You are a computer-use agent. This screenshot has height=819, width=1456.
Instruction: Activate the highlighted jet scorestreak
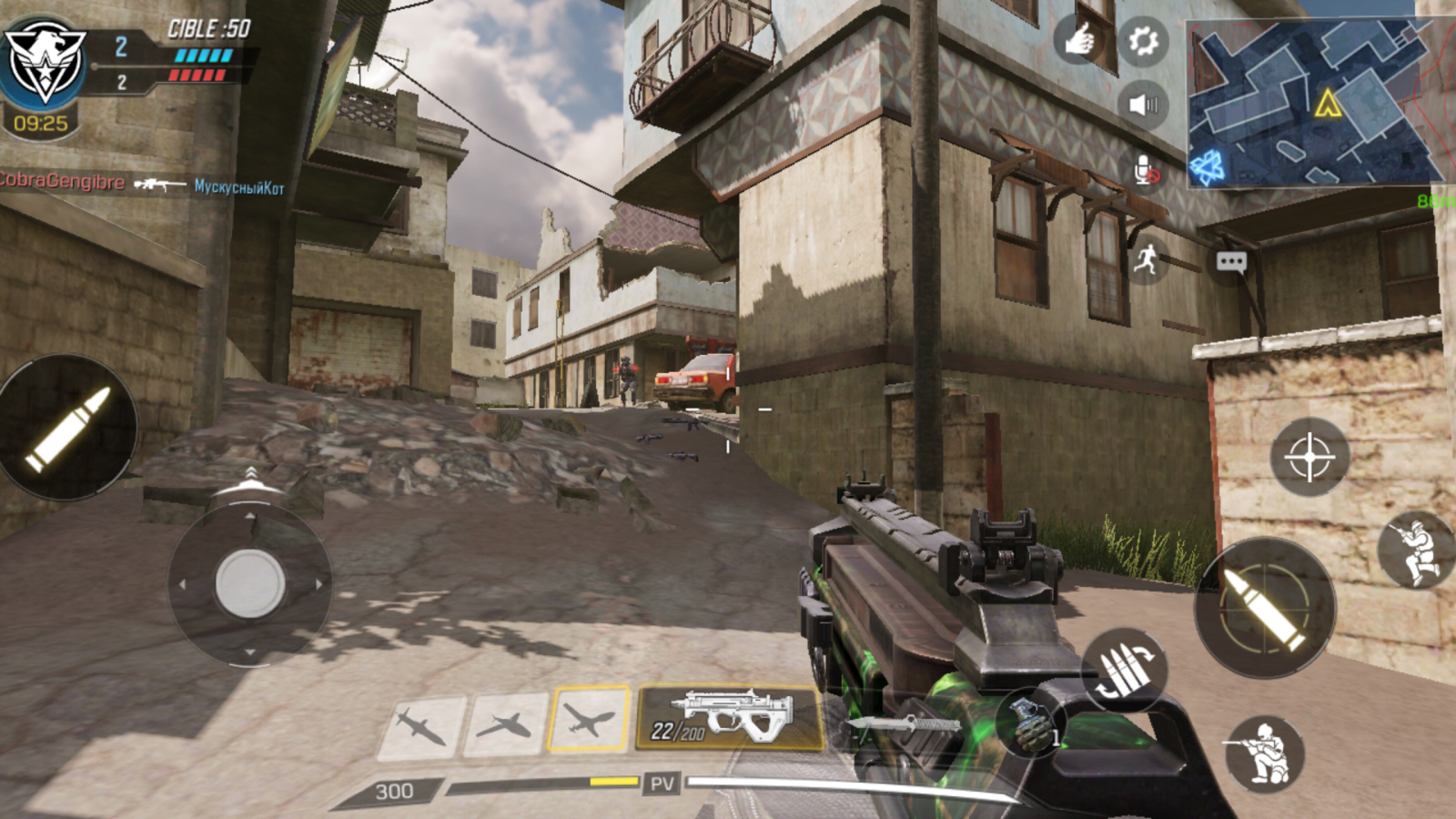pyautogui.click(x=589, y=720)
